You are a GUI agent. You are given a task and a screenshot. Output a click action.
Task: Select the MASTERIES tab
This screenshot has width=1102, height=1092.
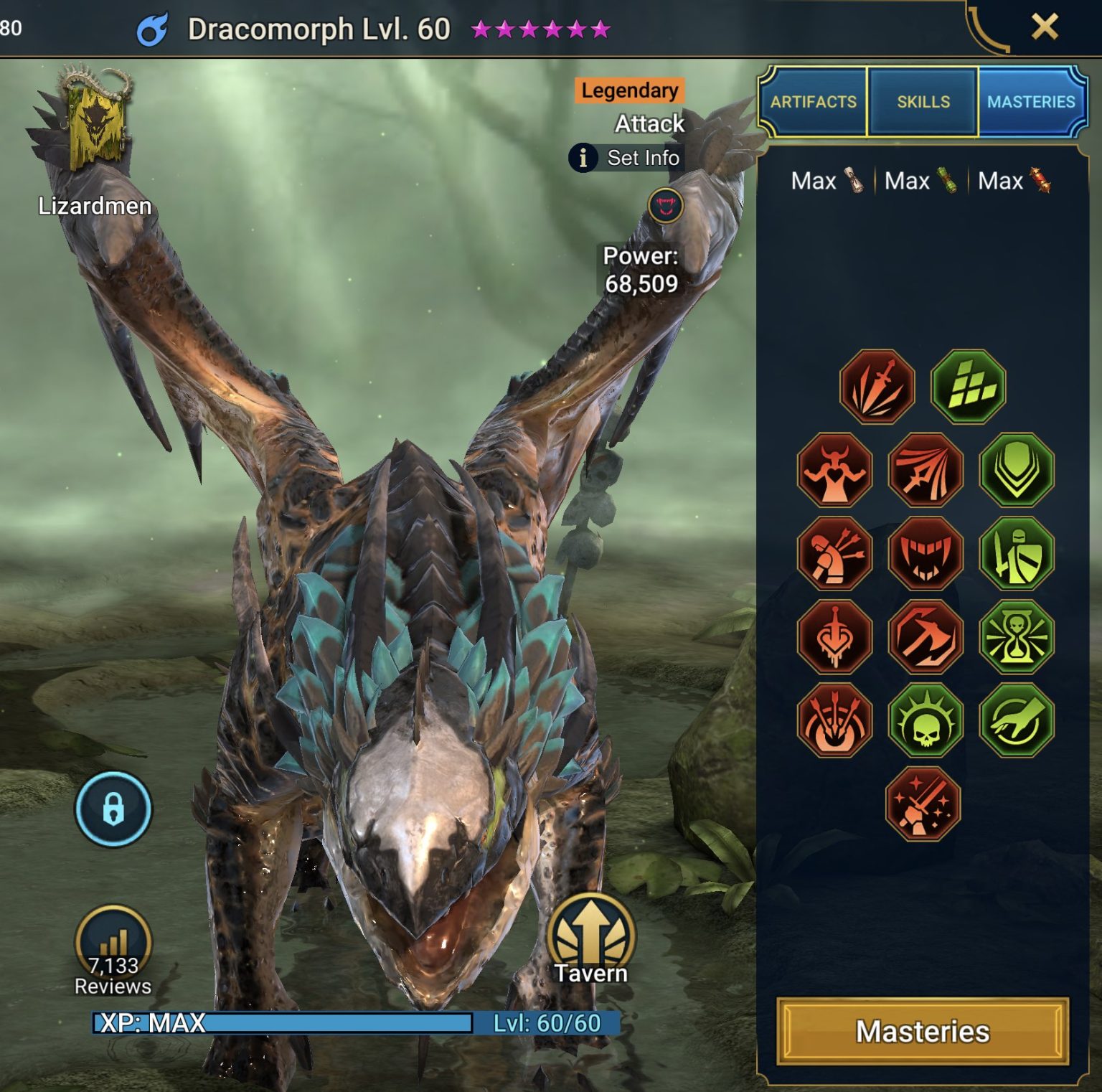1031,102
